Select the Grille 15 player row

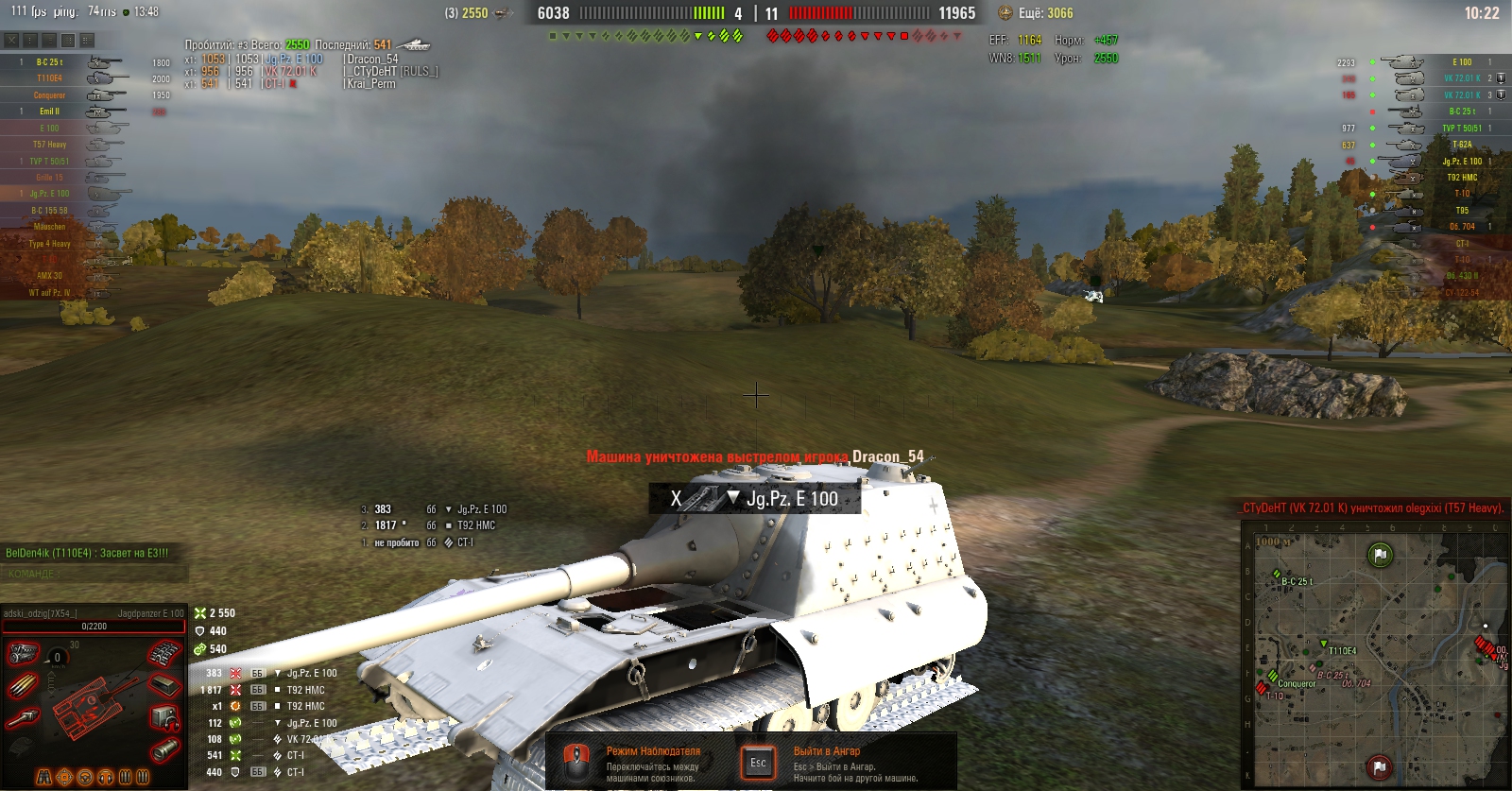[50, 178]
